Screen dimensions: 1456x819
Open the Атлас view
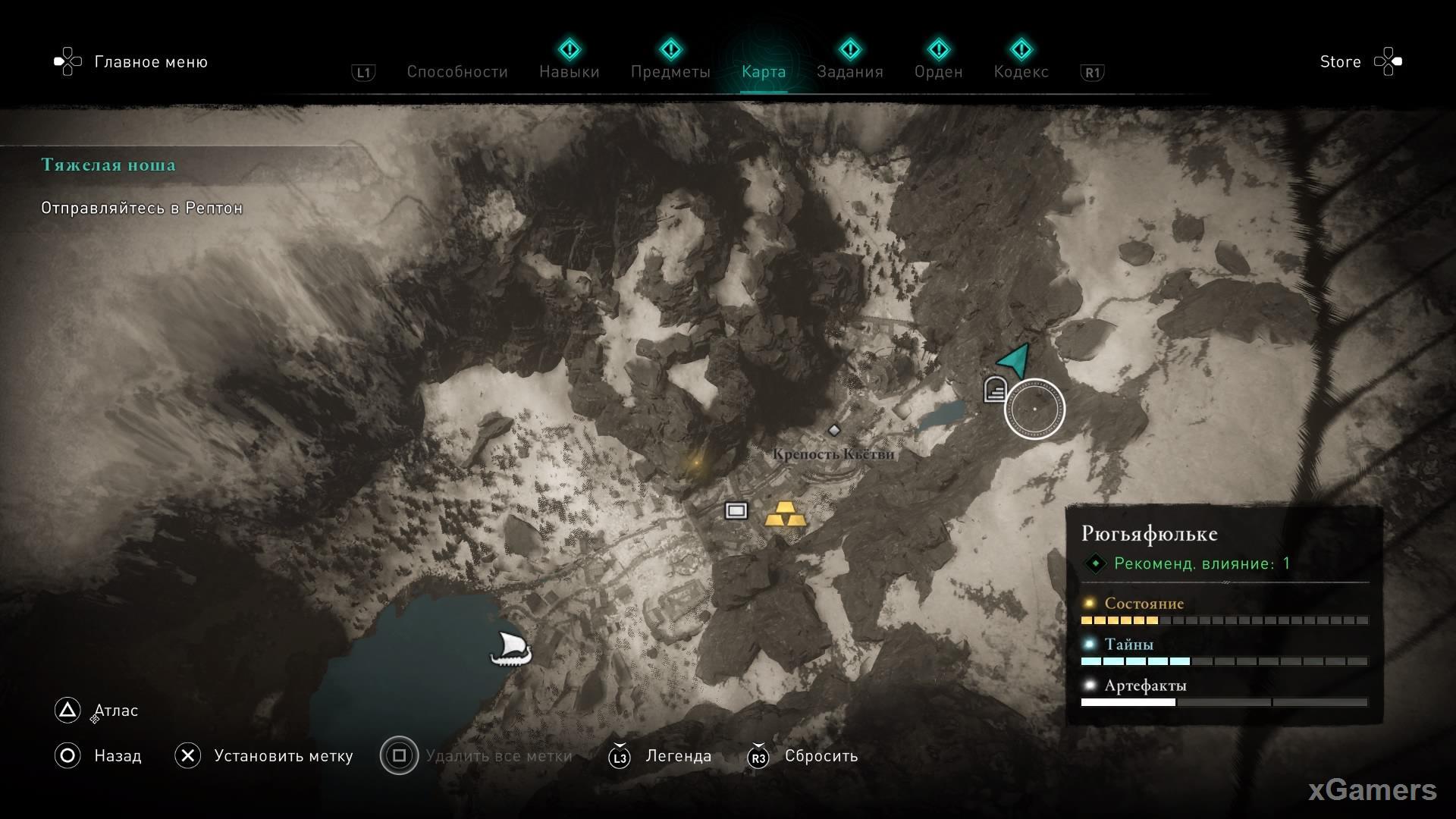pyautogui.click(x=115, y=711)
